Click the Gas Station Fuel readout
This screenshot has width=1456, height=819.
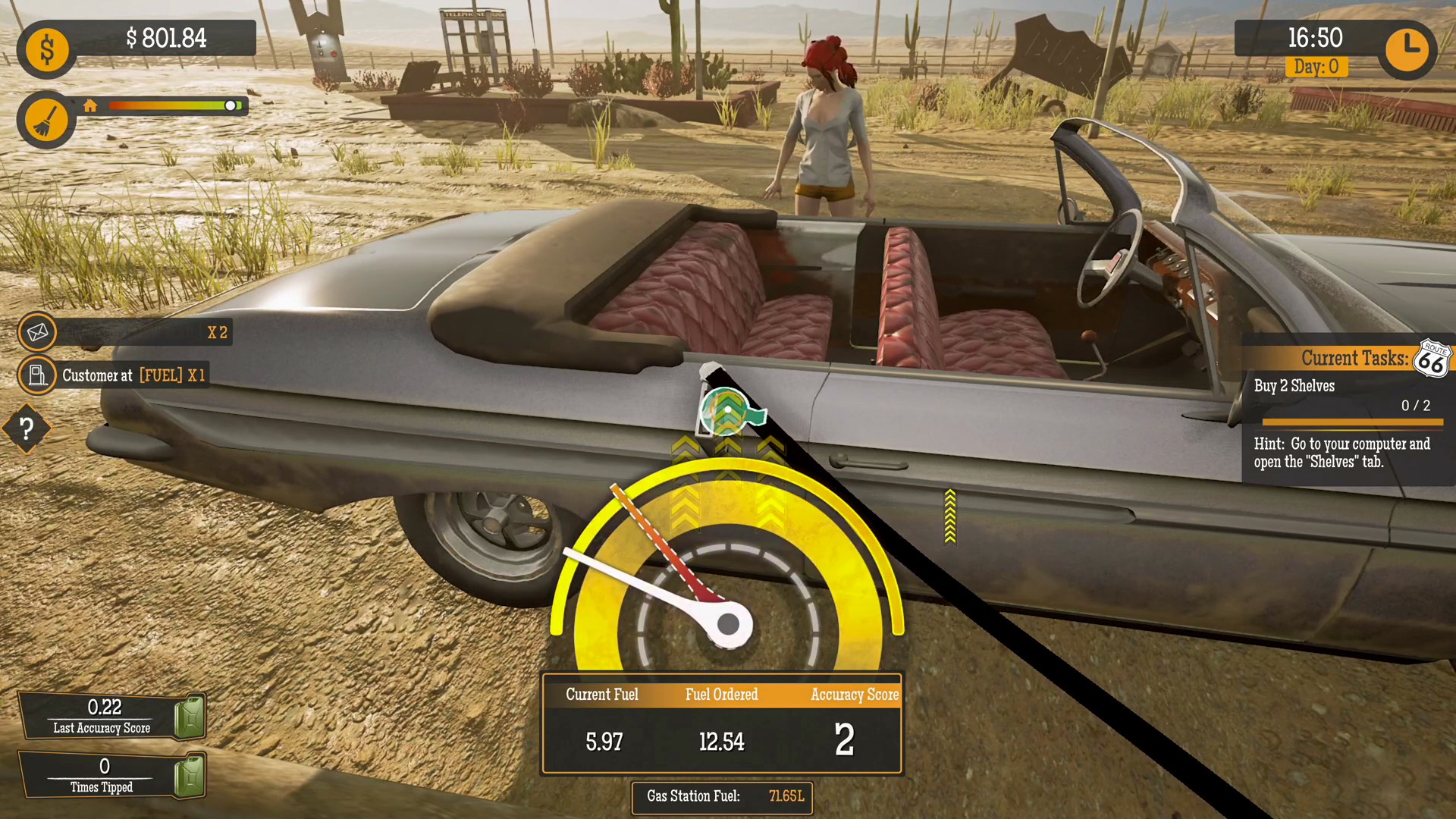pos(722,797)
